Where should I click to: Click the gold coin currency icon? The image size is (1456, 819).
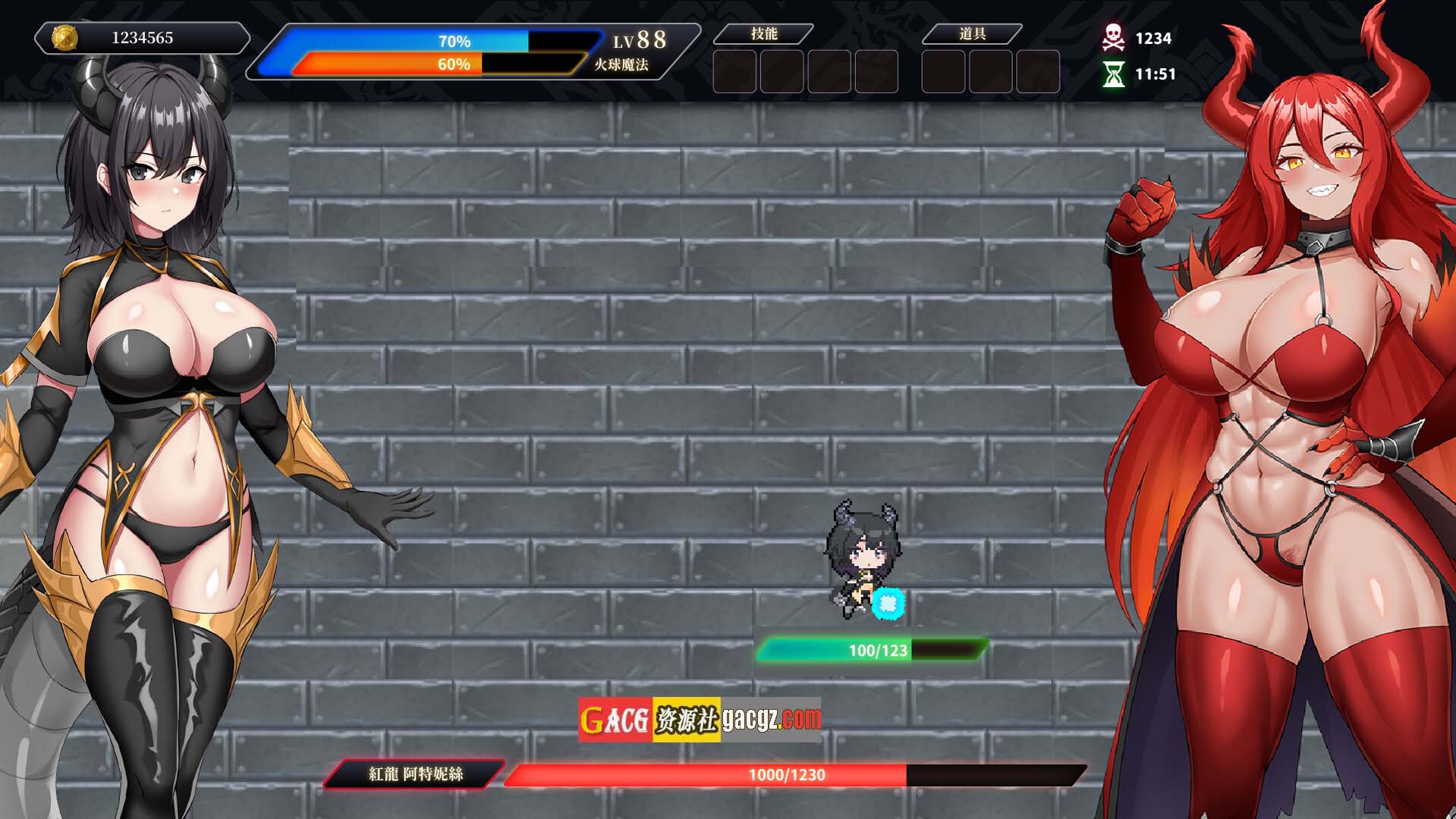click(x=64, y=37)
